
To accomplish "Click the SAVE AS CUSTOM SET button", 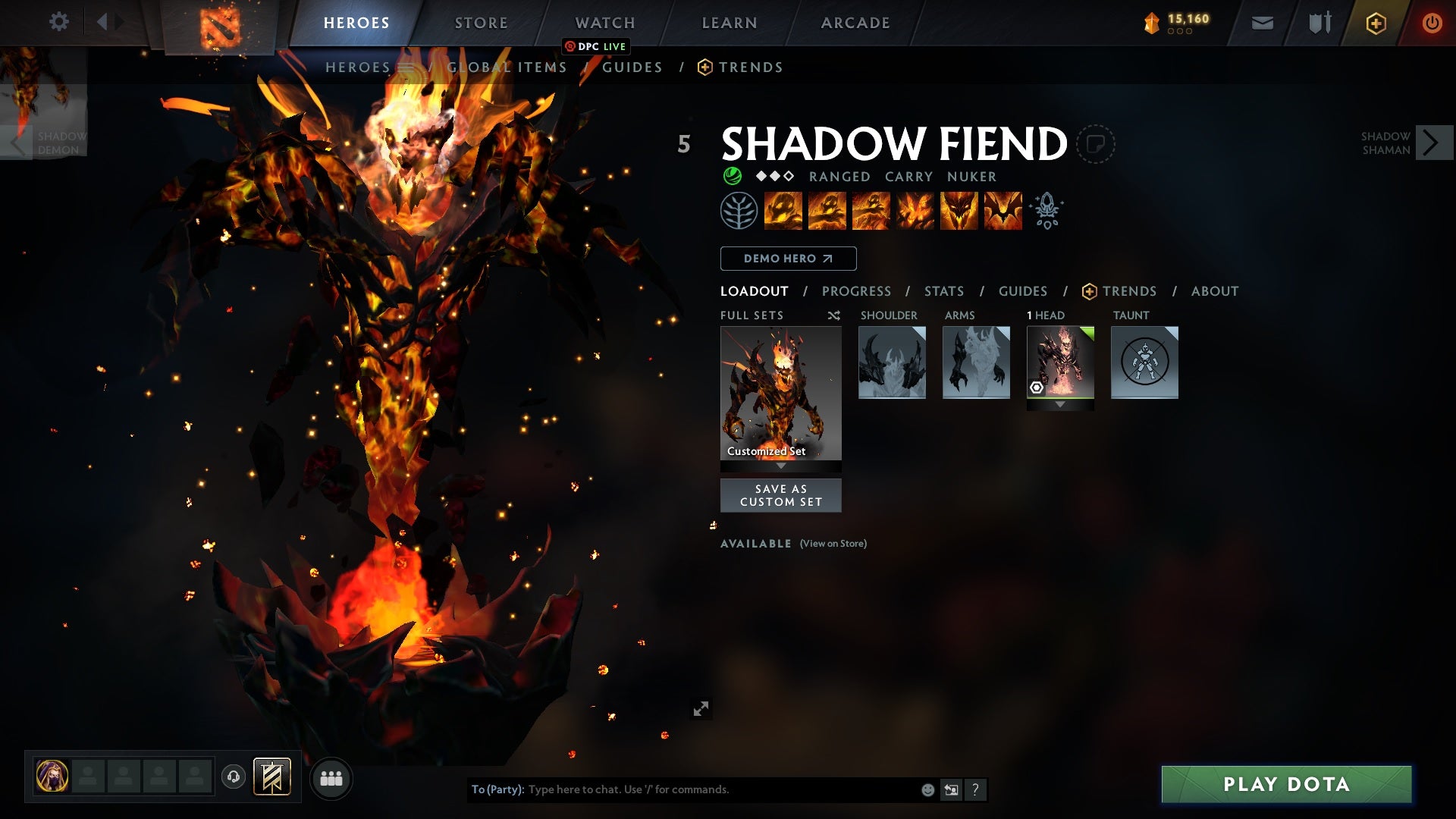I will click(781, 495).
